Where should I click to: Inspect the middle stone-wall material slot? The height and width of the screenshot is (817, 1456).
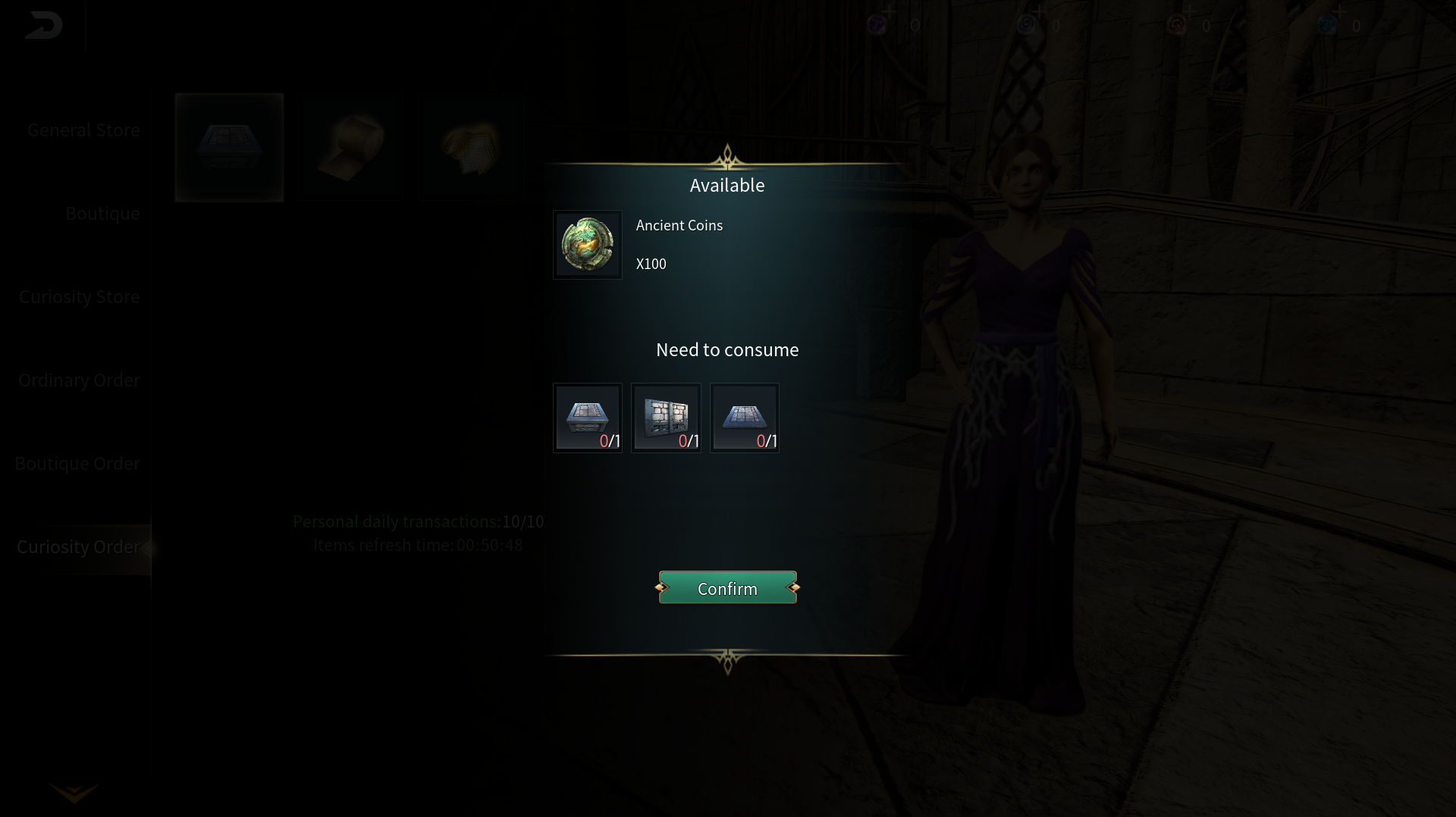click(x=666, y=418)
